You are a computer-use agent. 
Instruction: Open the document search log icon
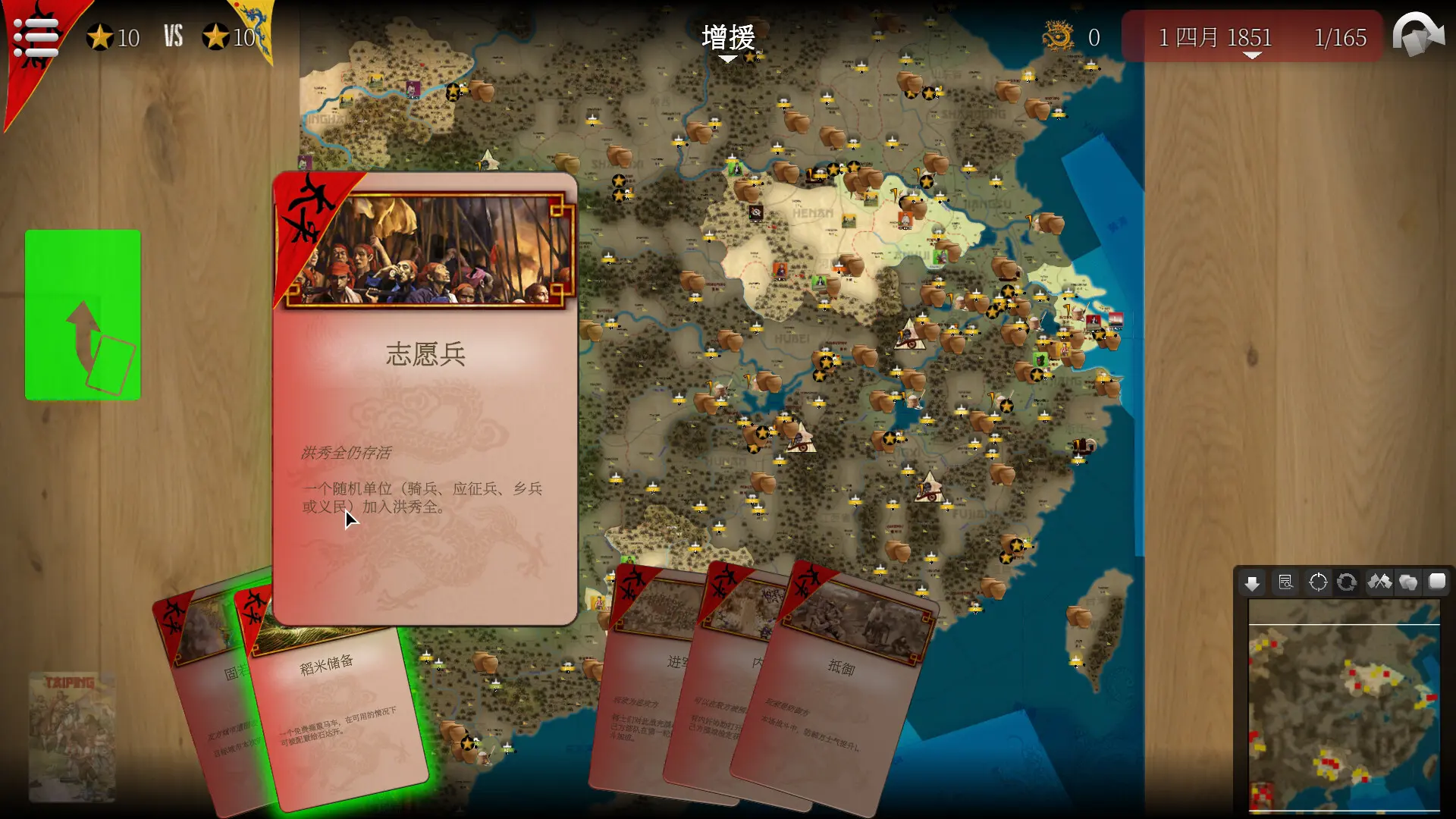tap(1285, 582)
